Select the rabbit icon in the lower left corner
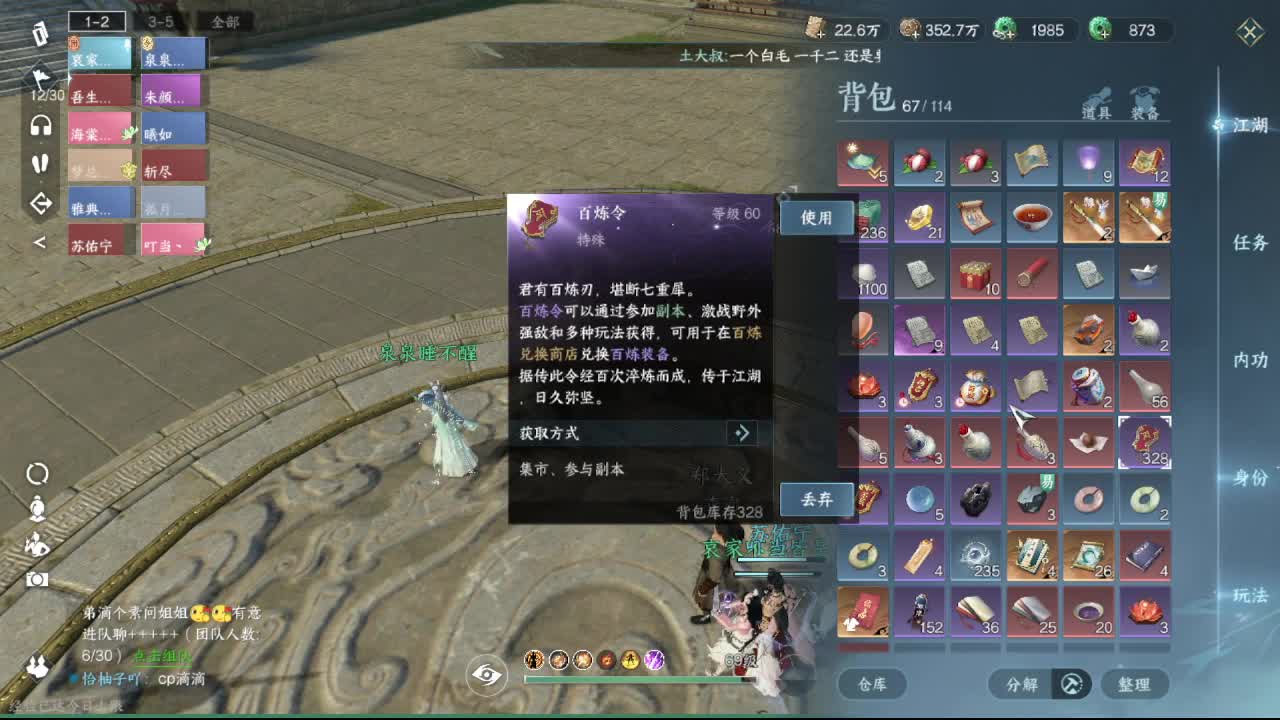The image size is (1280, 720). (x=37, y=666)
